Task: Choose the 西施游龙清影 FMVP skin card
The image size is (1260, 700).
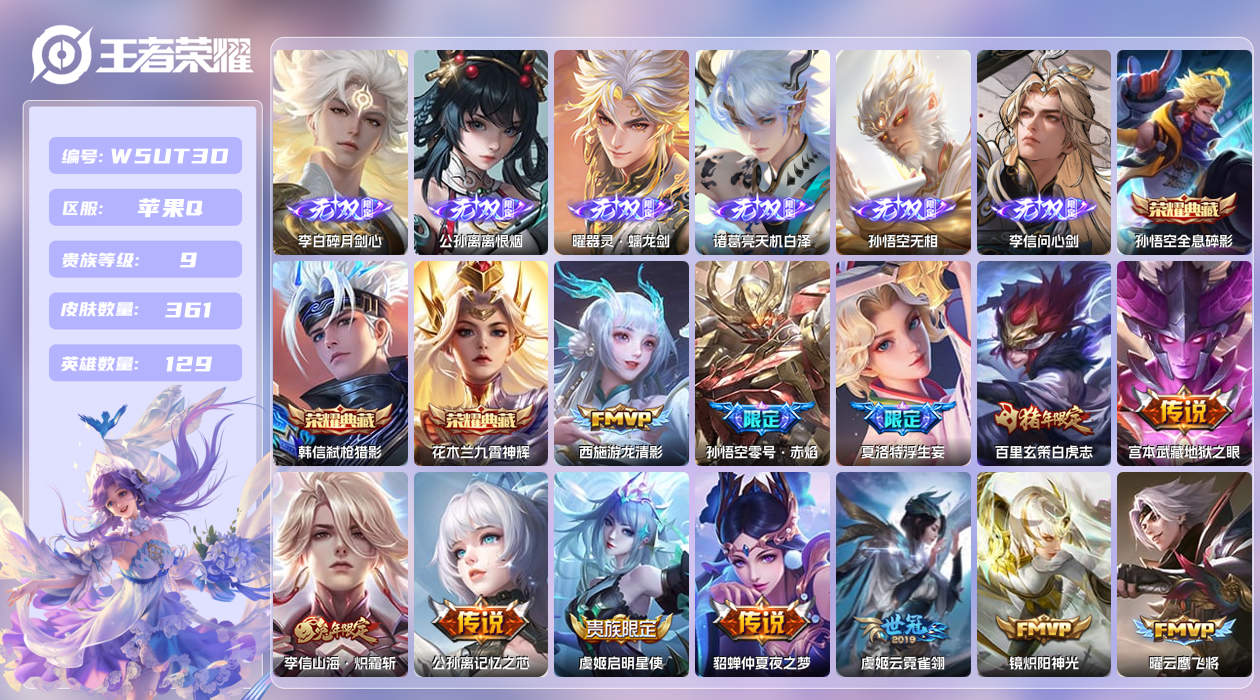Action: click(x=621, y=363)
